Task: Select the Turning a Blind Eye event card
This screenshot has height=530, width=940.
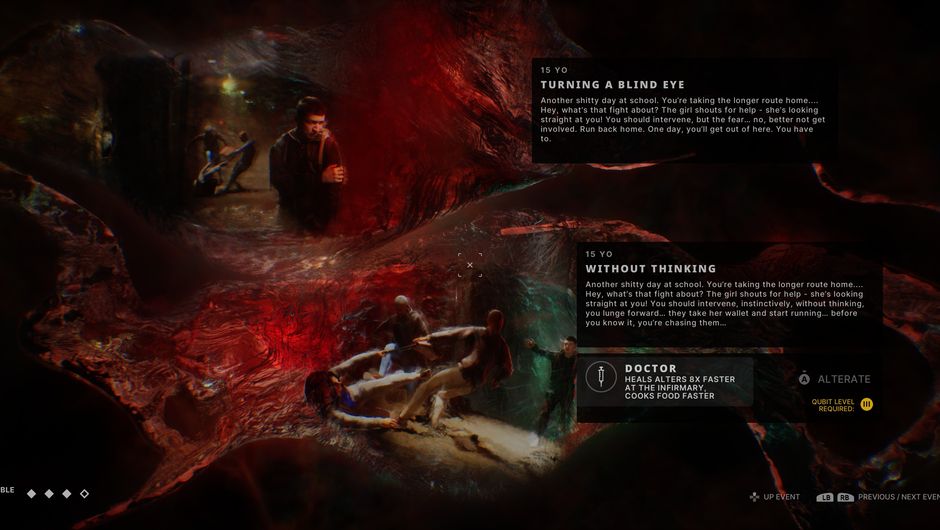Action: point(684,110)
